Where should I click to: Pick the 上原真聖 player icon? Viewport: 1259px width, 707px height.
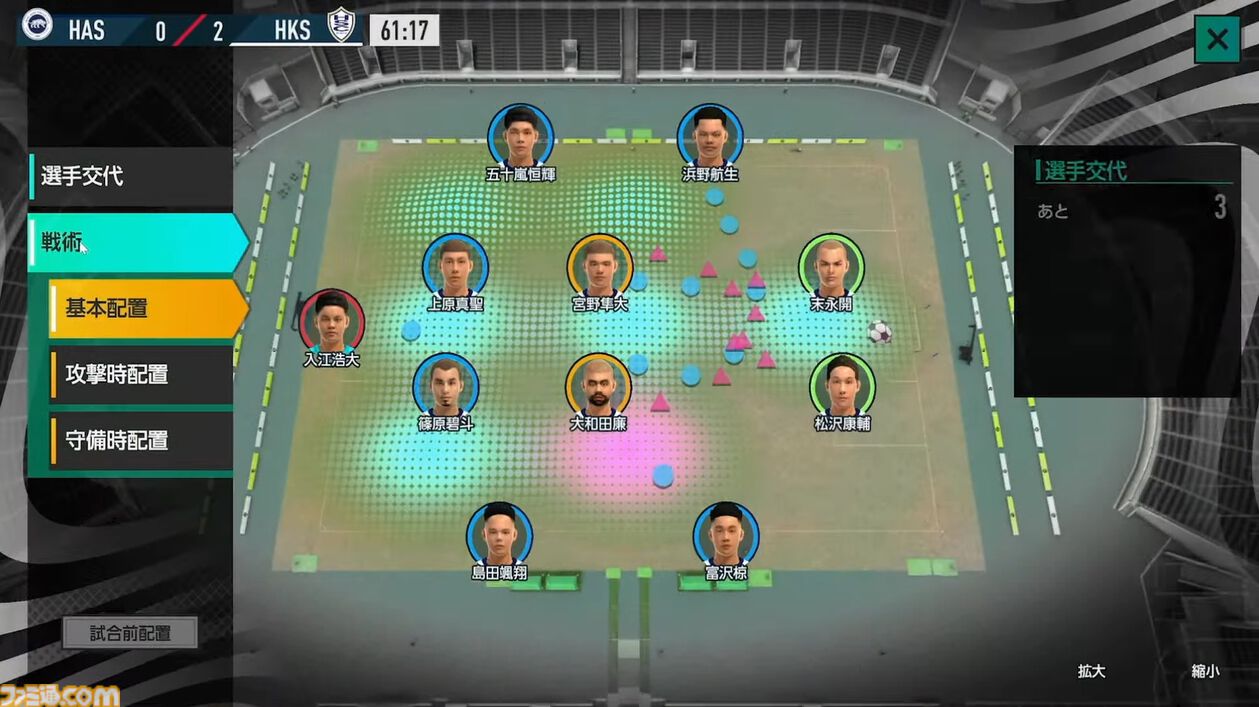pos(456,267)
